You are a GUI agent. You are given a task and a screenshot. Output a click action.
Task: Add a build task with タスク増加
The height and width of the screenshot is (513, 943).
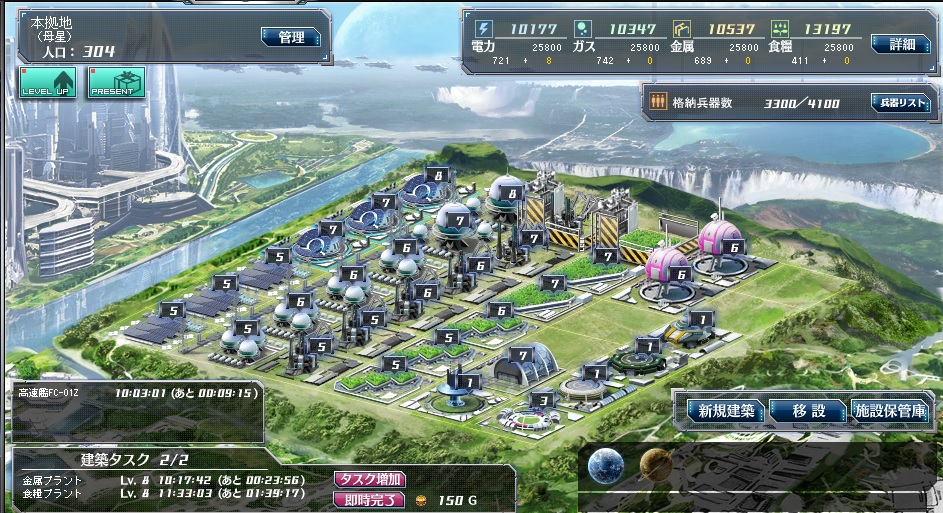pos(370,479)
